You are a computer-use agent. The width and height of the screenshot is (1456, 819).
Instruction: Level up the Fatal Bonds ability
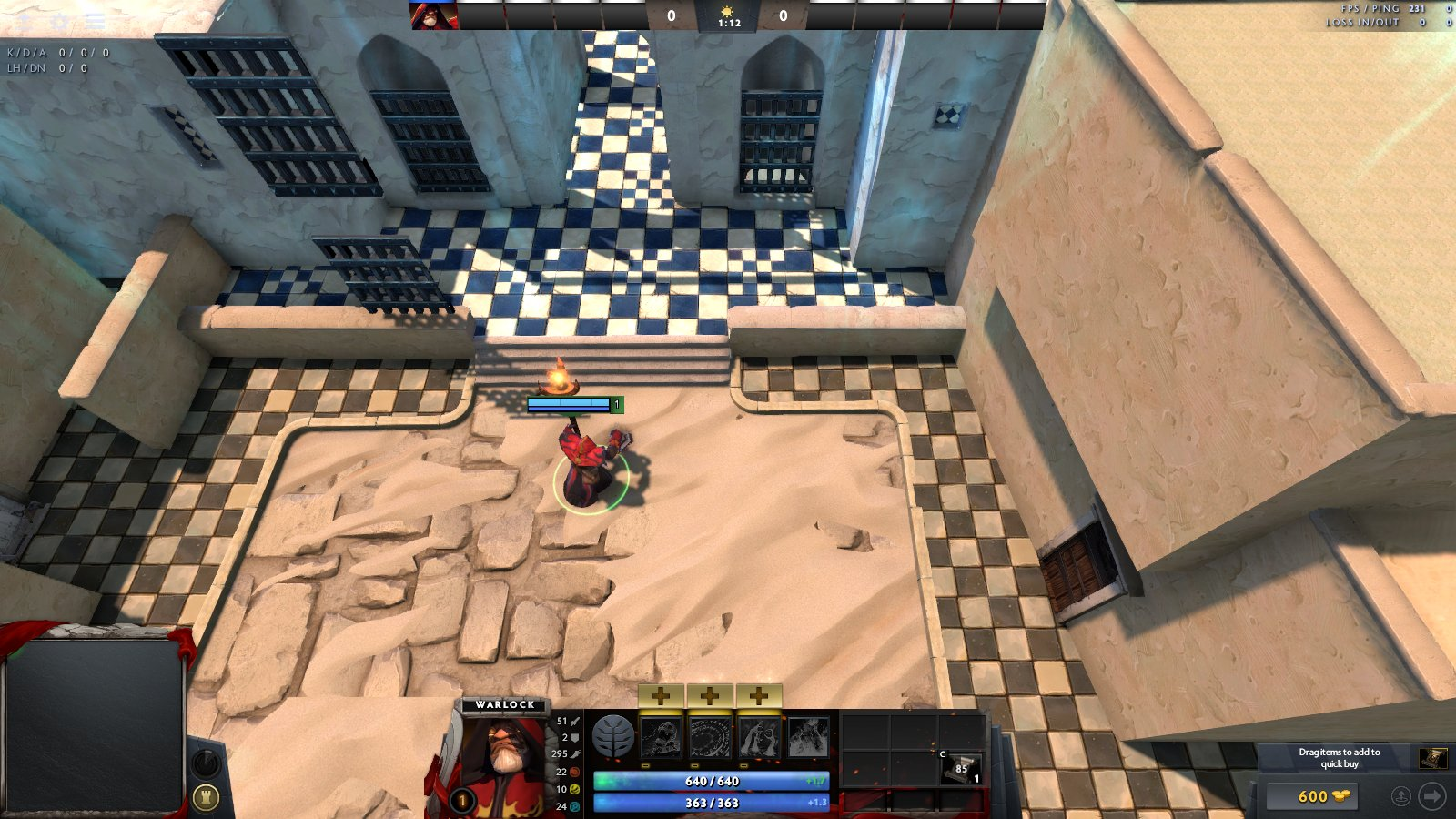[x=661, y=696]
